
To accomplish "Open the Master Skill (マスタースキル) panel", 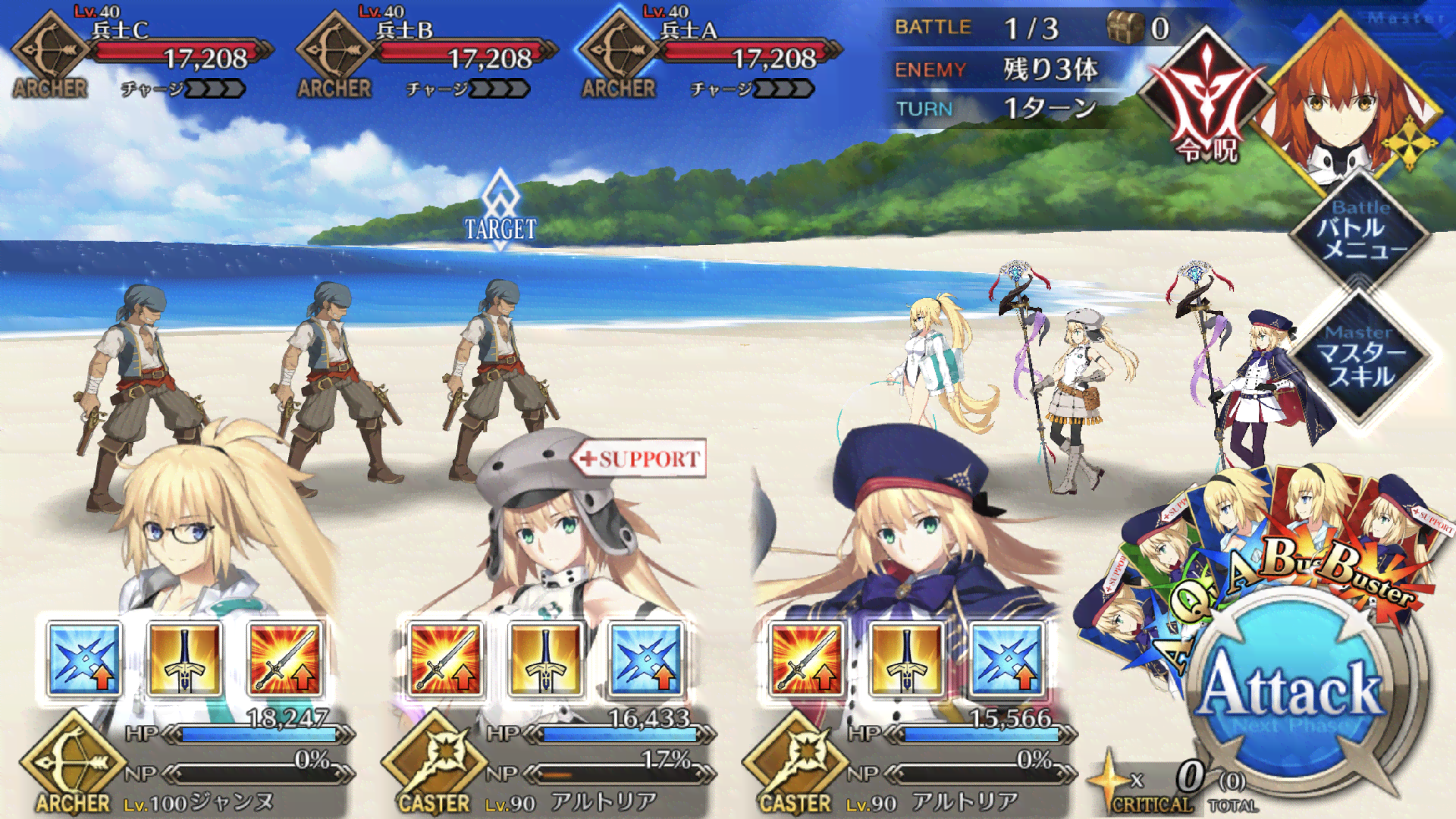I will [1361, 355].
